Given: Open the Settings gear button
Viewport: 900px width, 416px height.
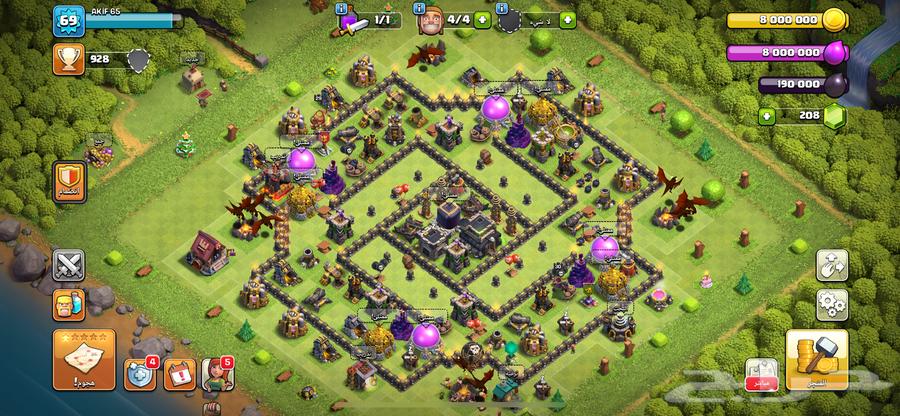Looking at the screenshot, I should [832, 303].
